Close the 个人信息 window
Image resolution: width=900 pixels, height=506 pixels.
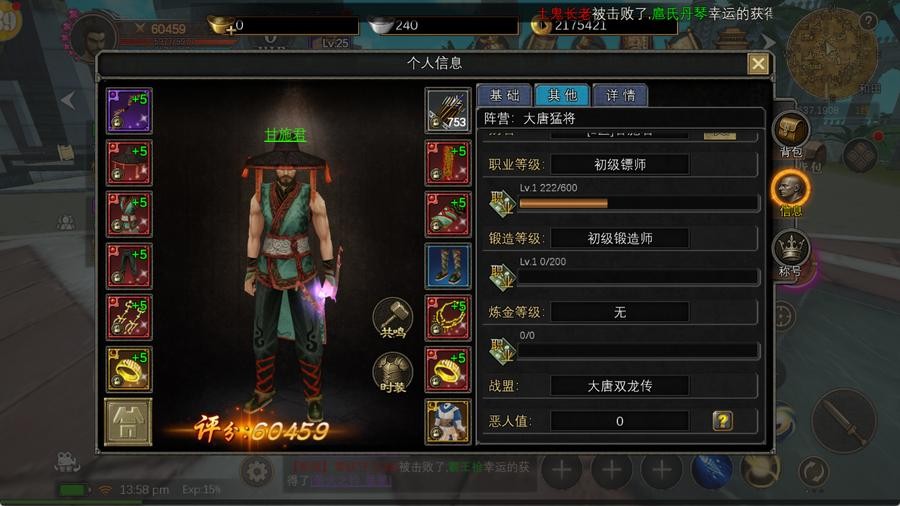click(758, 64)
